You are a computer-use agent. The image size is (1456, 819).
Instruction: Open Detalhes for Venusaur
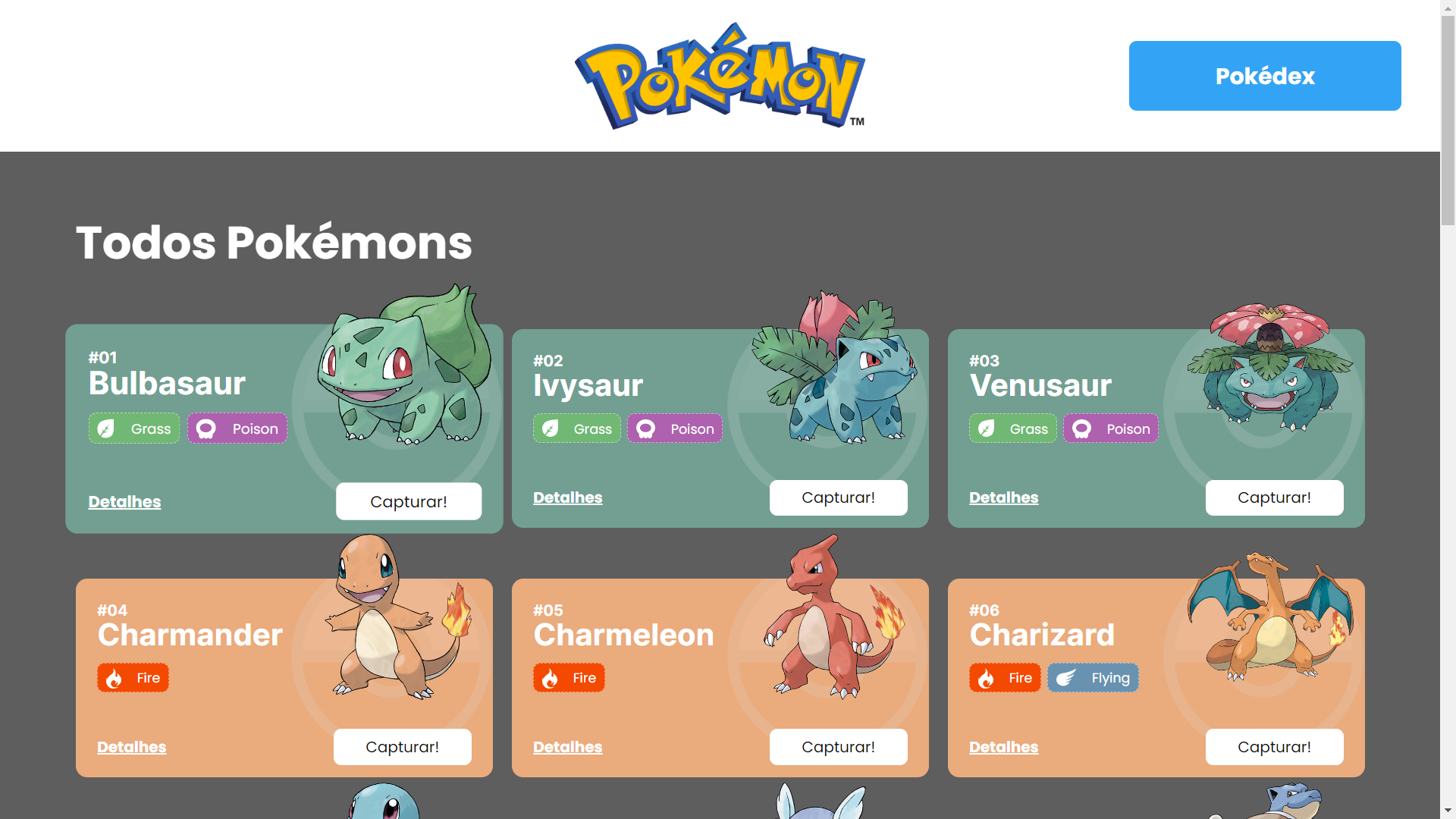click(x=1003, y=497)
